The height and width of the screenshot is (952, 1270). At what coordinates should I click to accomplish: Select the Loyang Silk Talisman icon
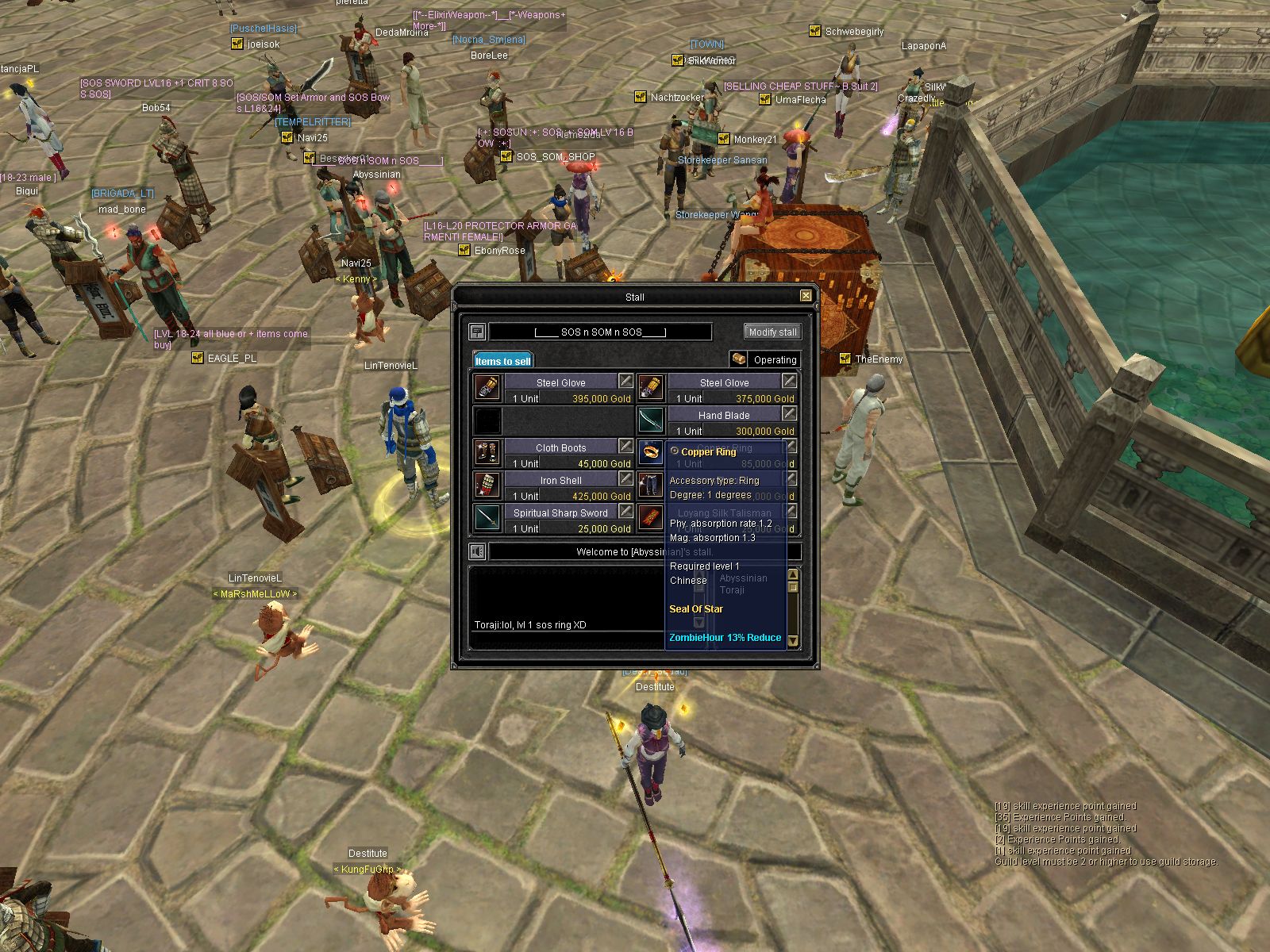[x=650, y=518]
